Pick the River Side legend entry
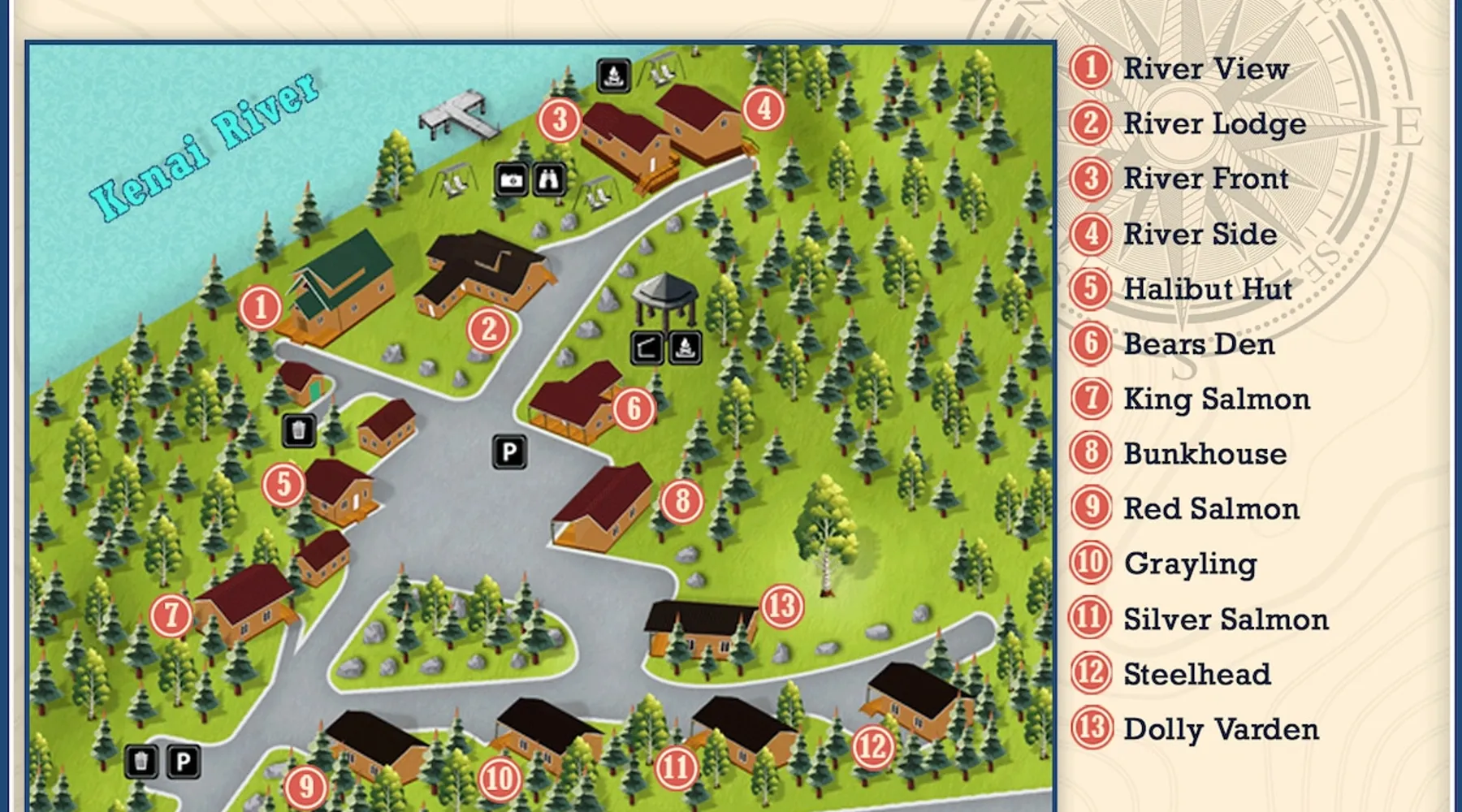Image resolution: width=1462 pixels, height=812 pixels. click(x=1200, y=234)
